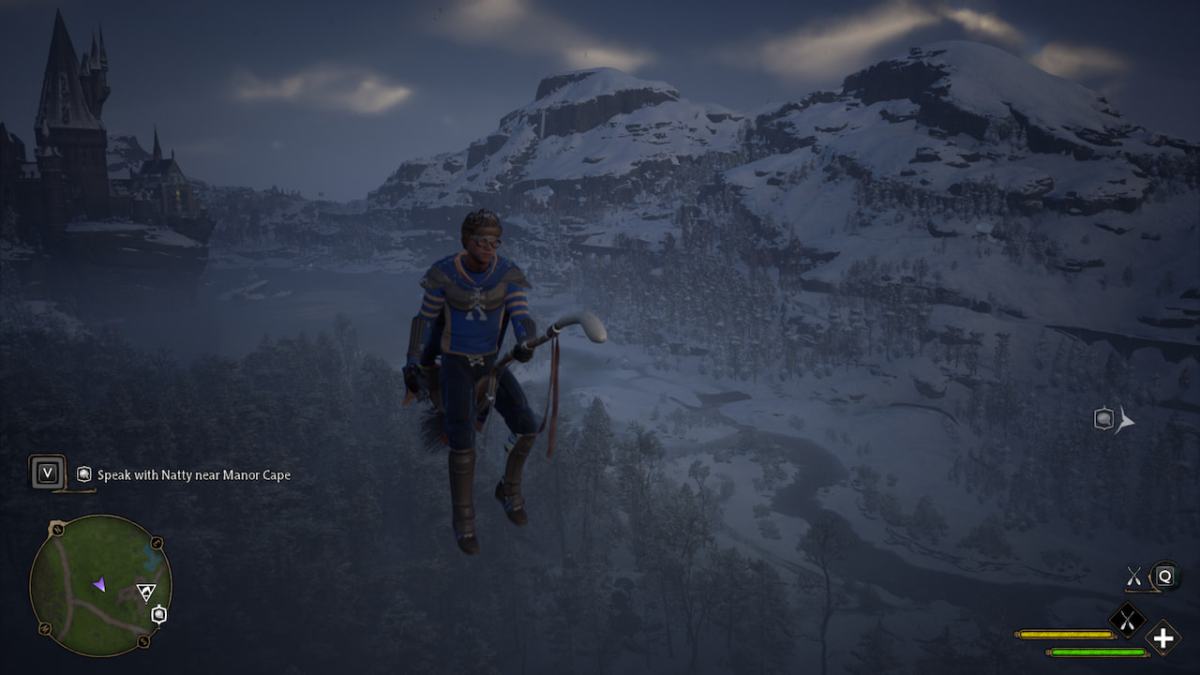The width and height of the screenshot is (1200, 675).
Task: Open the circular minimap
Action: tap(100, 585)
